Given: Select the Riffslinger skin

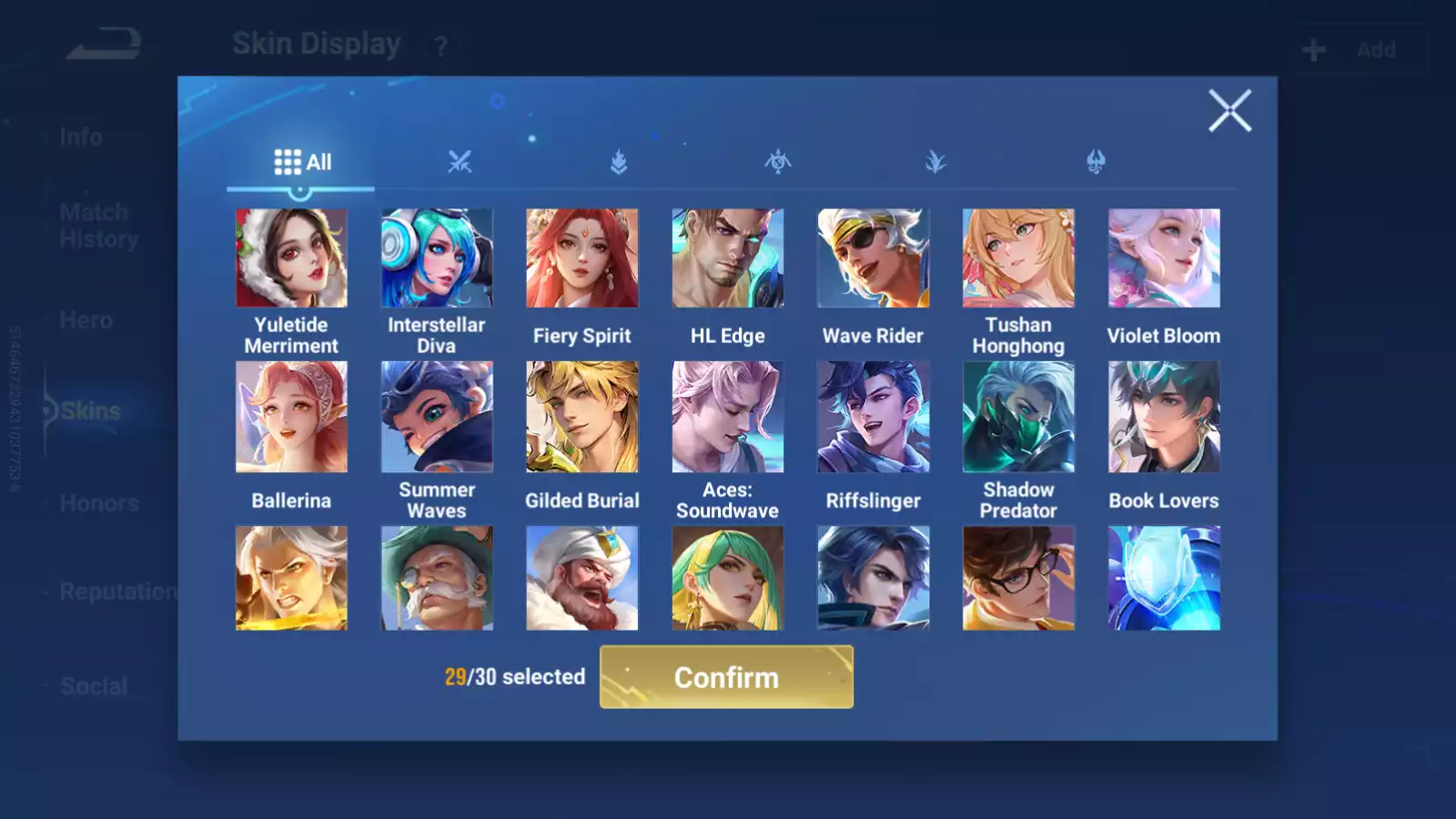Looking at the screenshot, I should 873,417.
